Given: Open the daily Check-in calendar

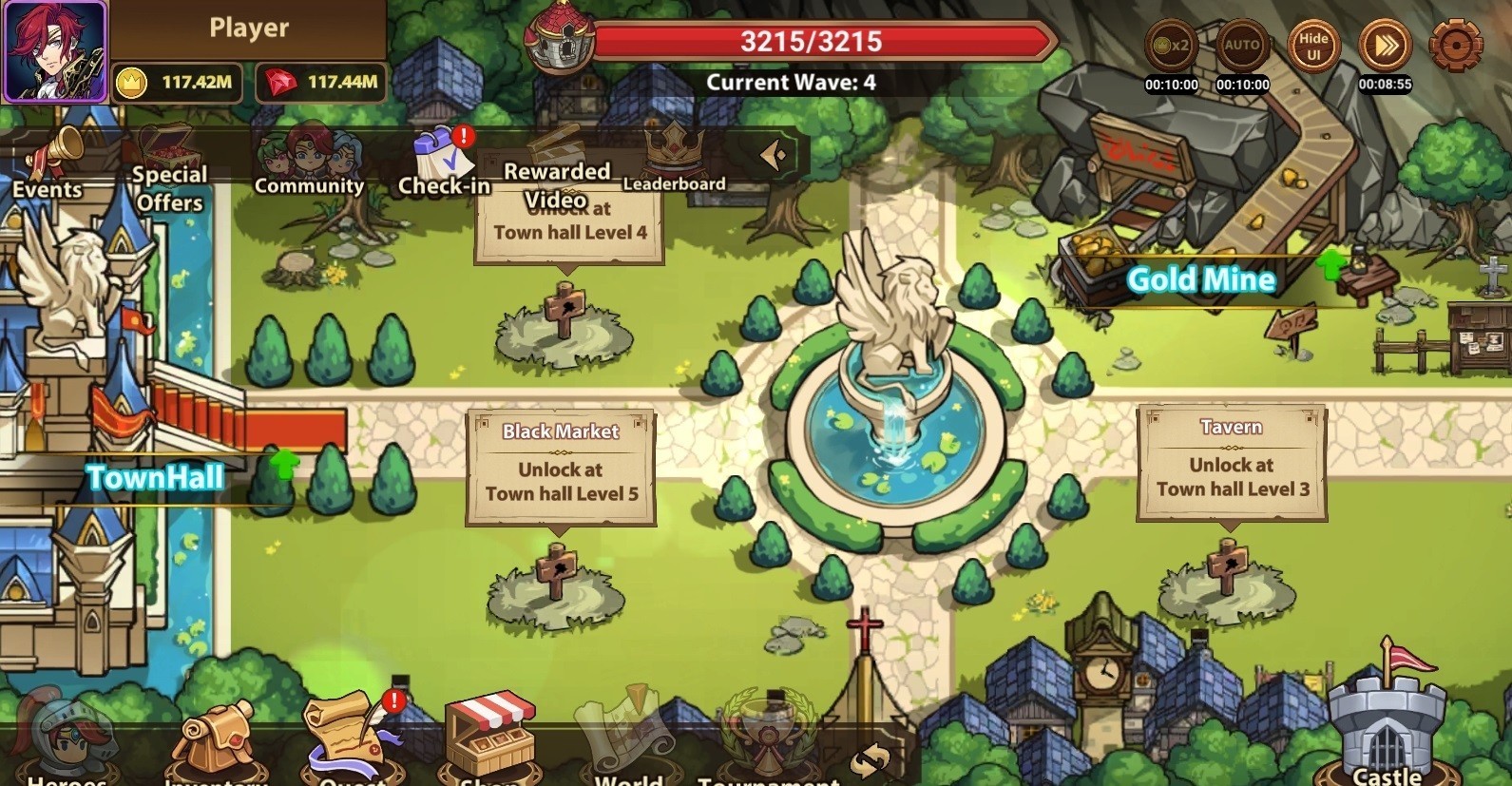Looking at the screenshot, I should 443,162.
